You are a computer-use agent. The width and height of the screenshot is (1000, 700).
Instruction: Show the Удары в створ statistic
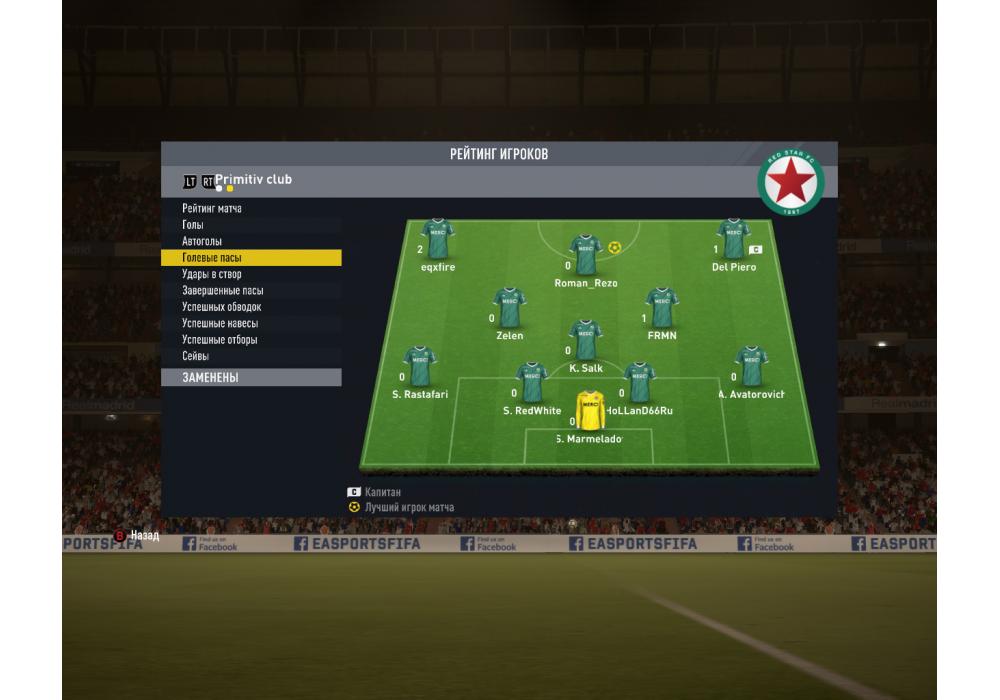point(212,274)
